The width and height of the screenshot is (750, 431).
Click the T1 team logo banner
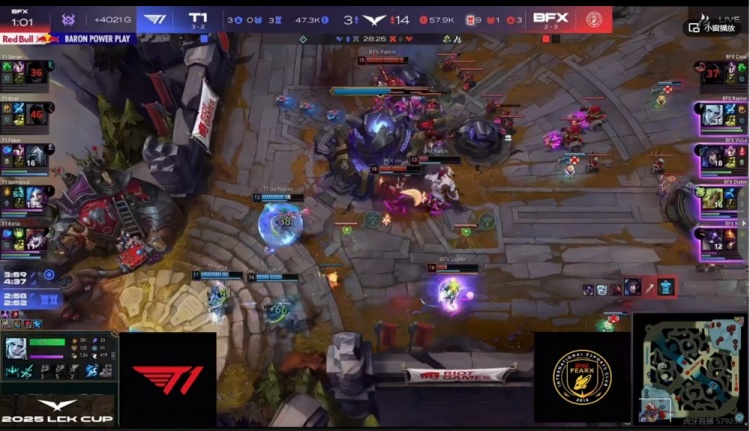[167, 379]
